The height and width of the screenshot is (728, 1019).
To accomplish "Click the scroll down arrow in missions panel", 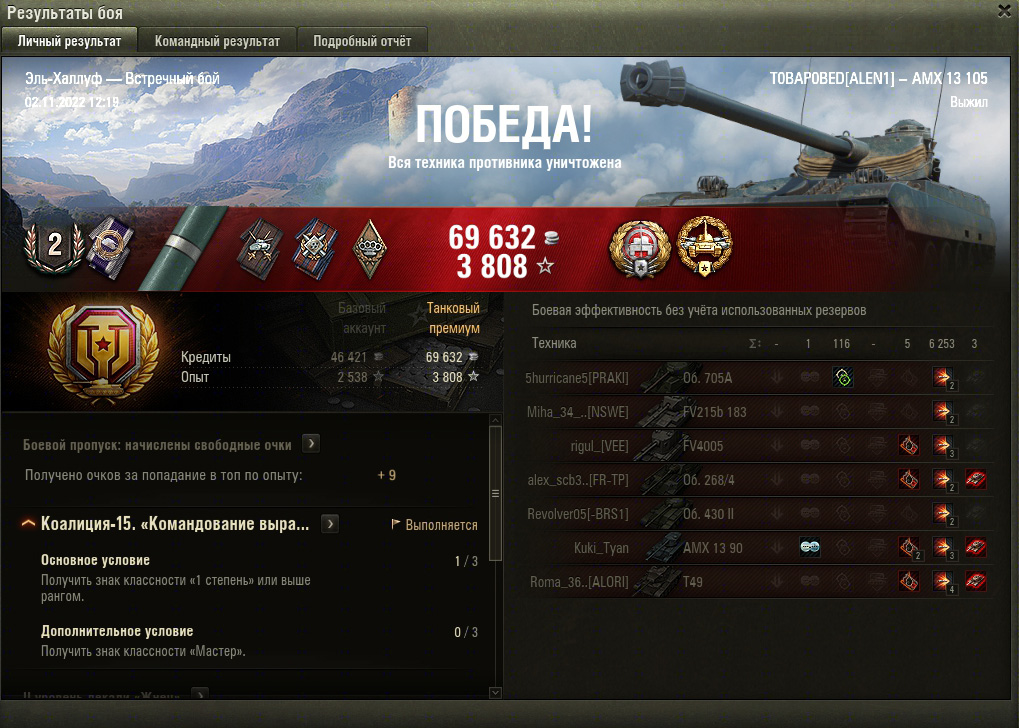I will 494,692.
